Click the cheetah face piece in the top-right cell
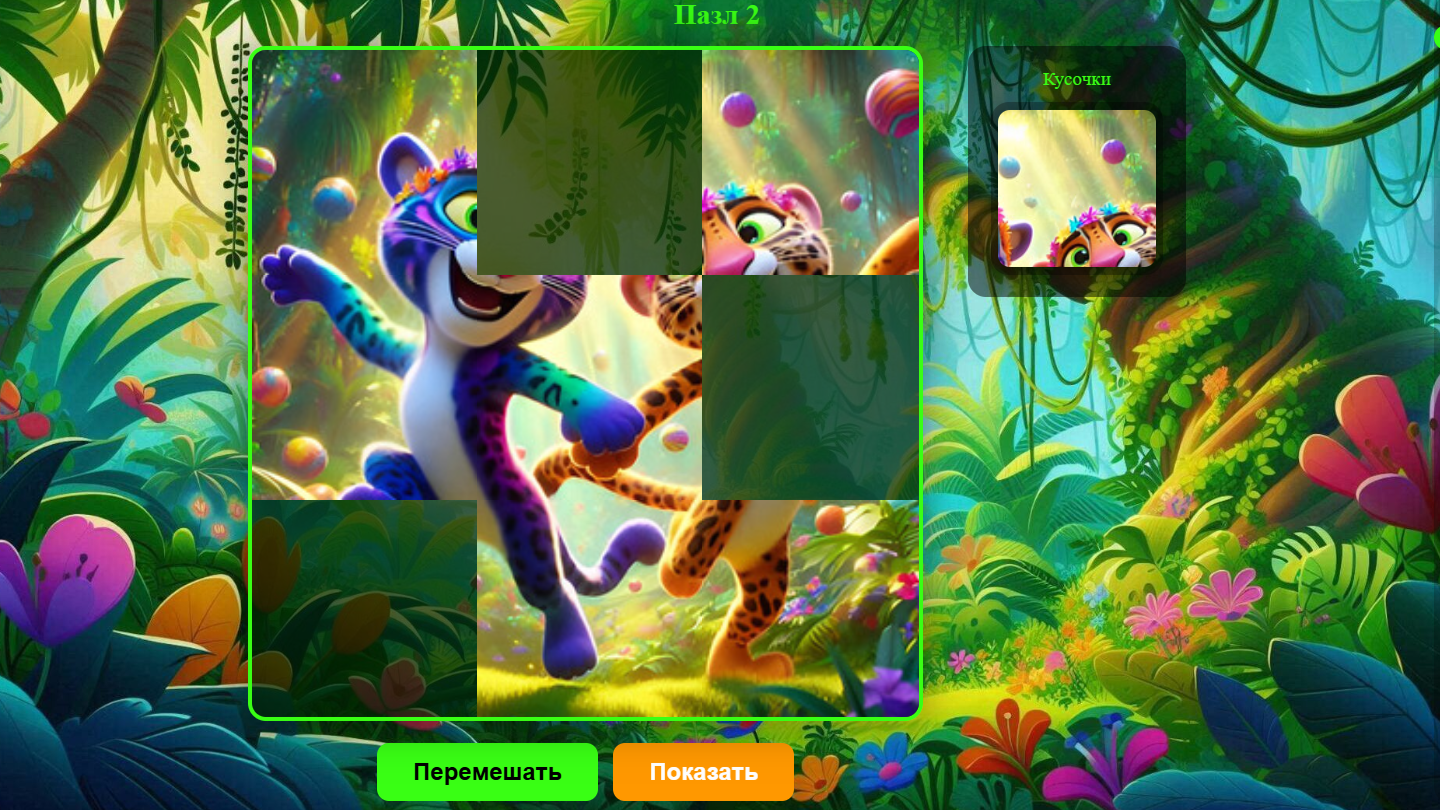 [x=810, y=160]
